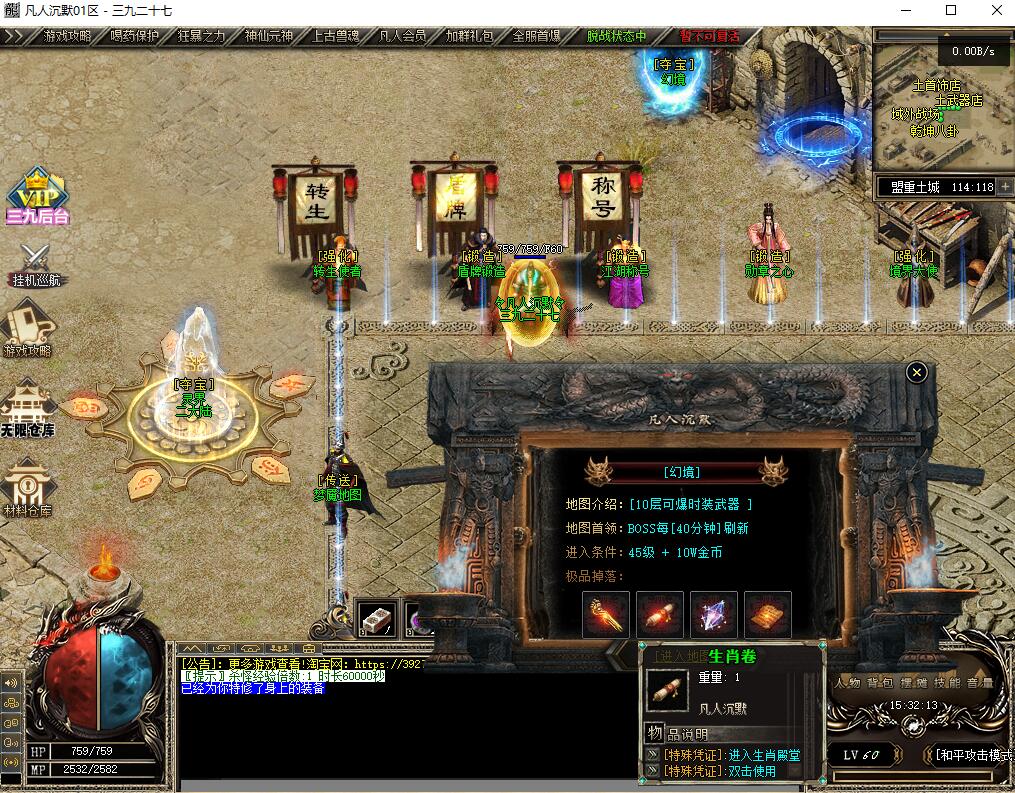Open the 全服首爆 top menu entry
The height and width of the screenshot is (793, 1015).
537,36
